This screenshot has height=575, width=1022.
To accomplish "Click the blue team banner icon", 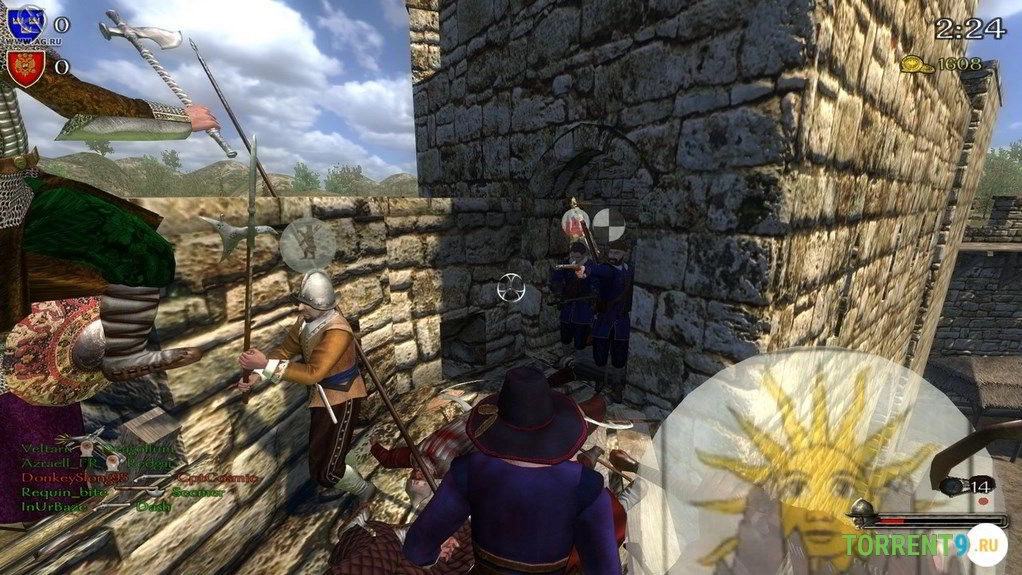I will pyautogui.click(x=26, y=21).
